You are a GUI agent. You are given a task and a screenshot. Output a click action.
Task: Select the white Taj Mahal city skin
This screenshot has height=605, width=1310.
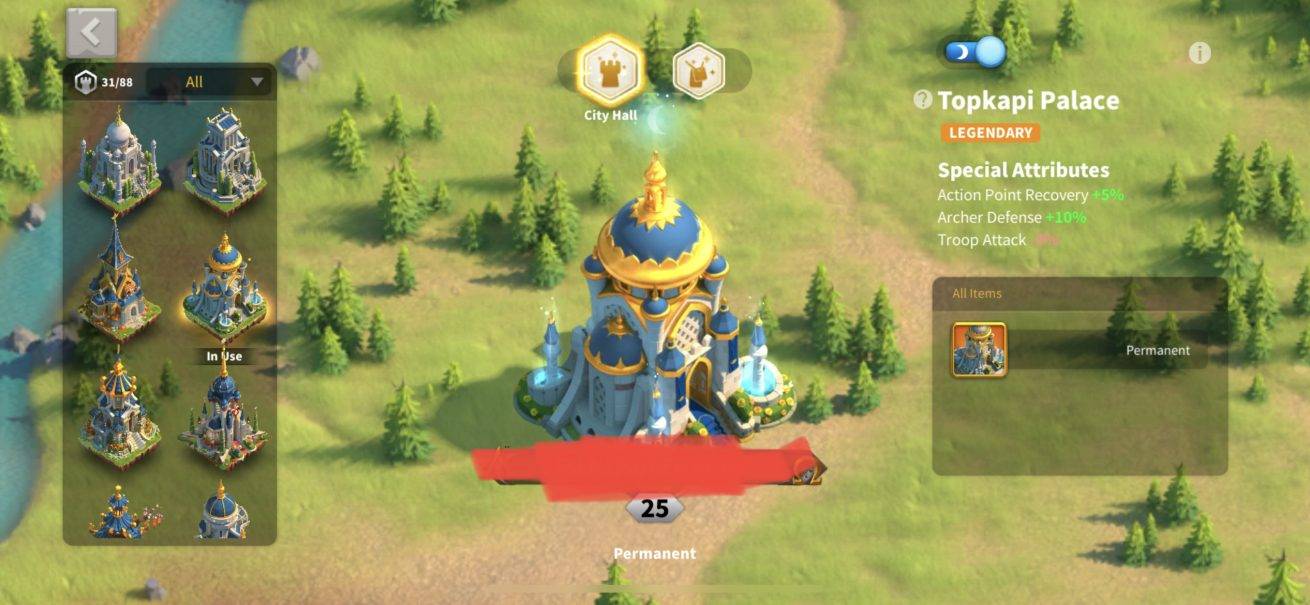point(118,160)
